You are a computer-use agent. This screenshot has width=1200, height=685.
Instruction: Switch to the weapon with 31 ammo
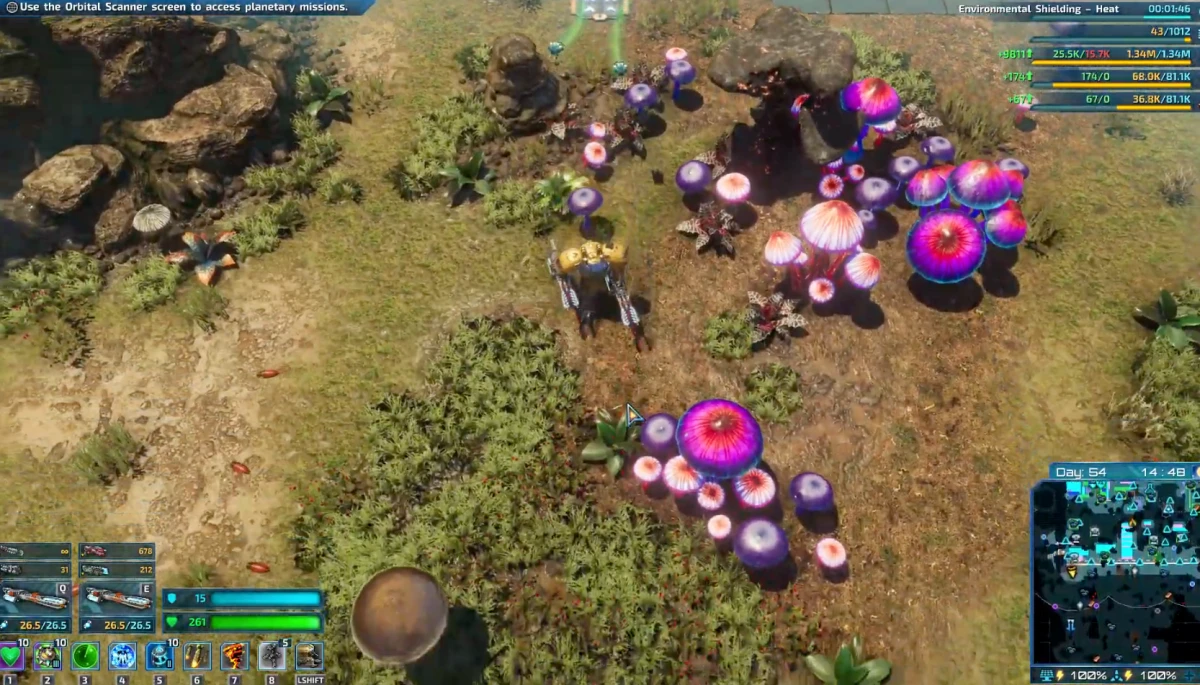35,570
